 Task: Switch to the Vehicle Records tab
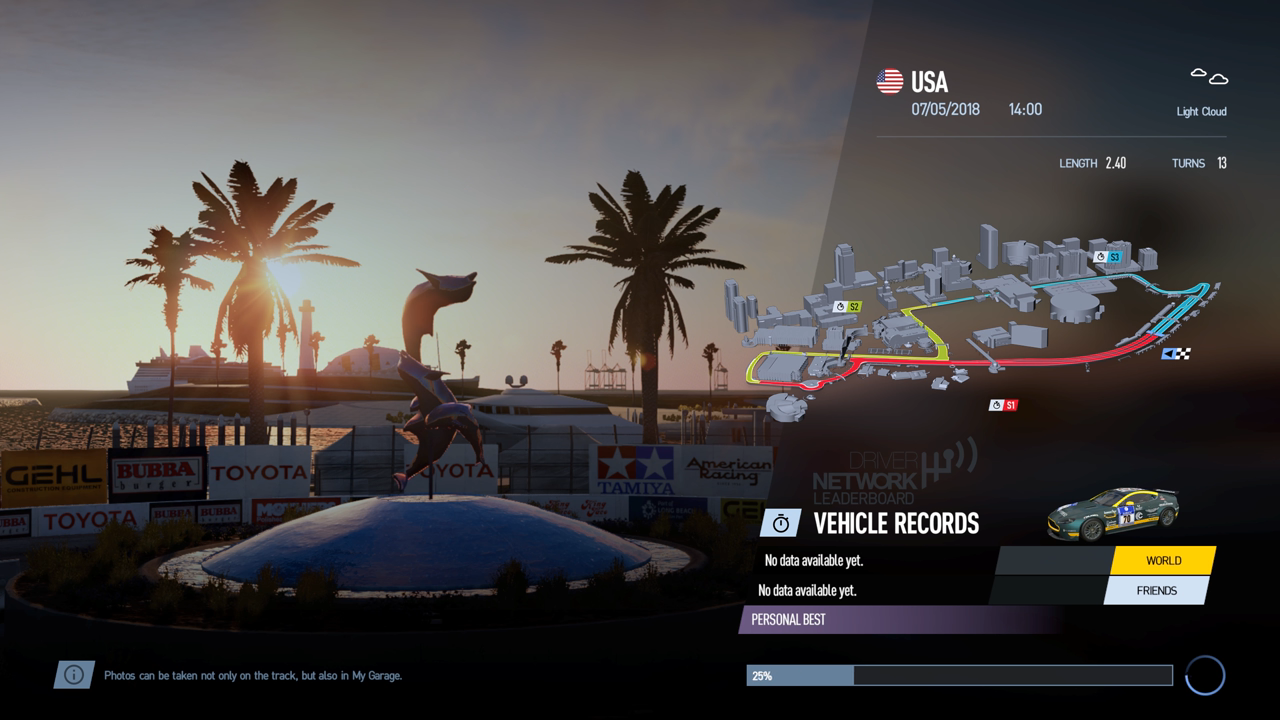[x=895, y=521]
